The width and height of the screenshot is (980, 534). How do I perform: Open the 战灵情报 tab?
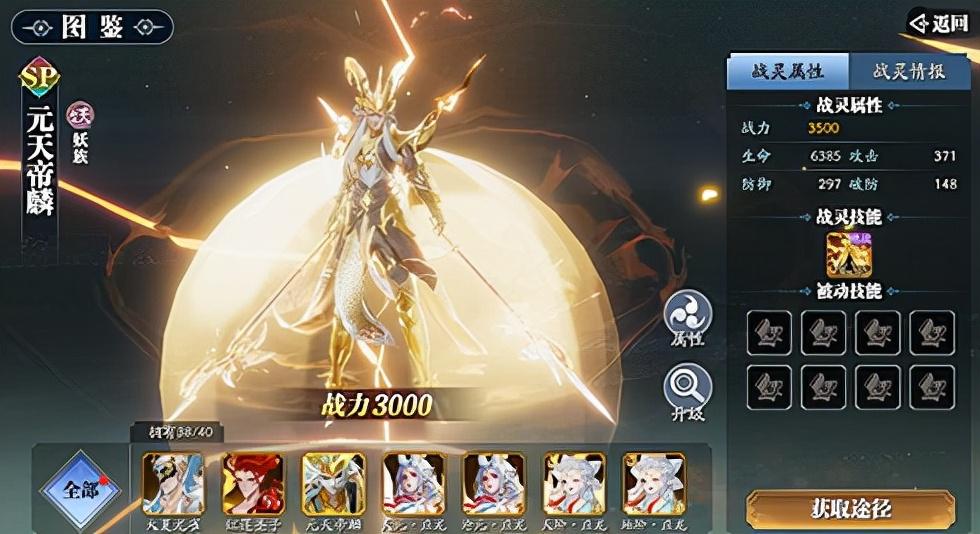(x=907, y=71)
